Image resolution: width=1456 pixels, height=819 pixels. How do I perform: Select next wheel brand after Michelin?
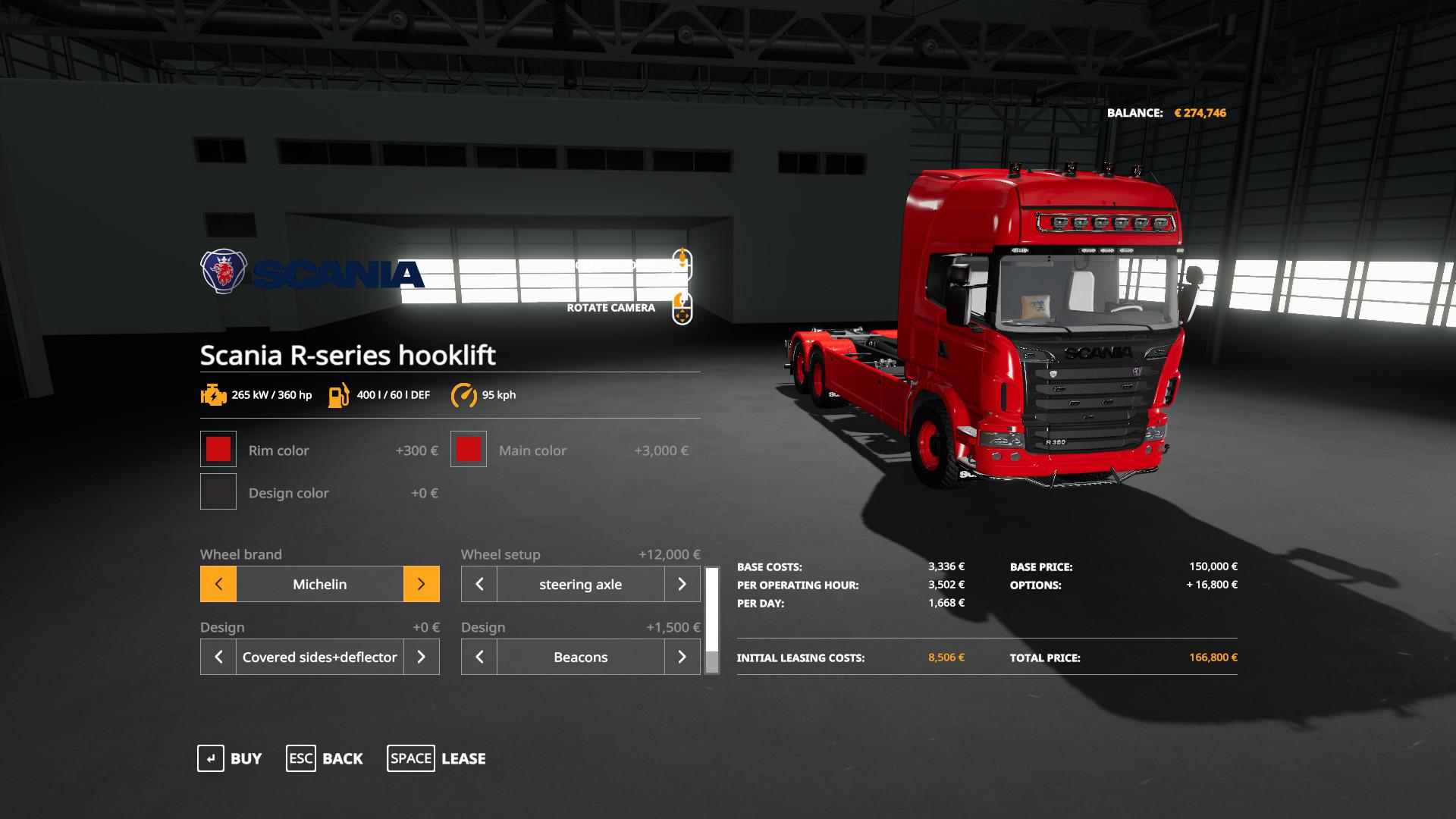pyautogui.click(x=421, y=584)
